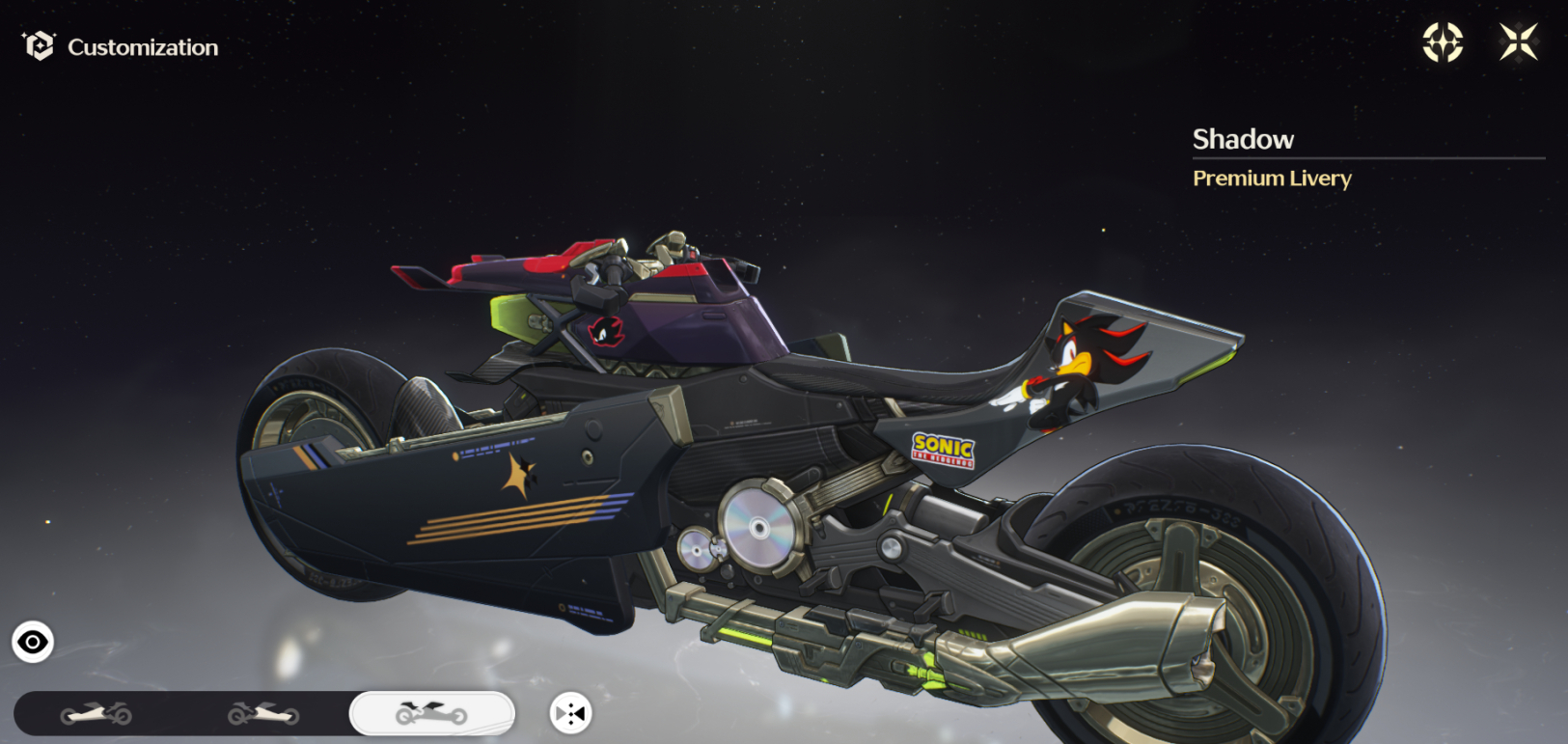
Task: Close the Customization screen
Action: [x=1518, y=42]
